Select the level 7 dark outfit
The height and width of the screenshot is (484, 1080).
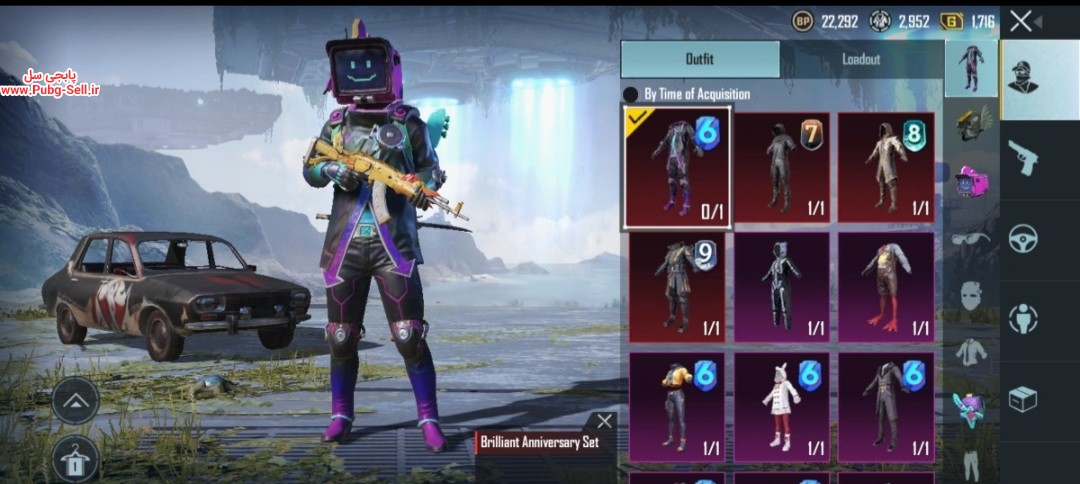782,167
